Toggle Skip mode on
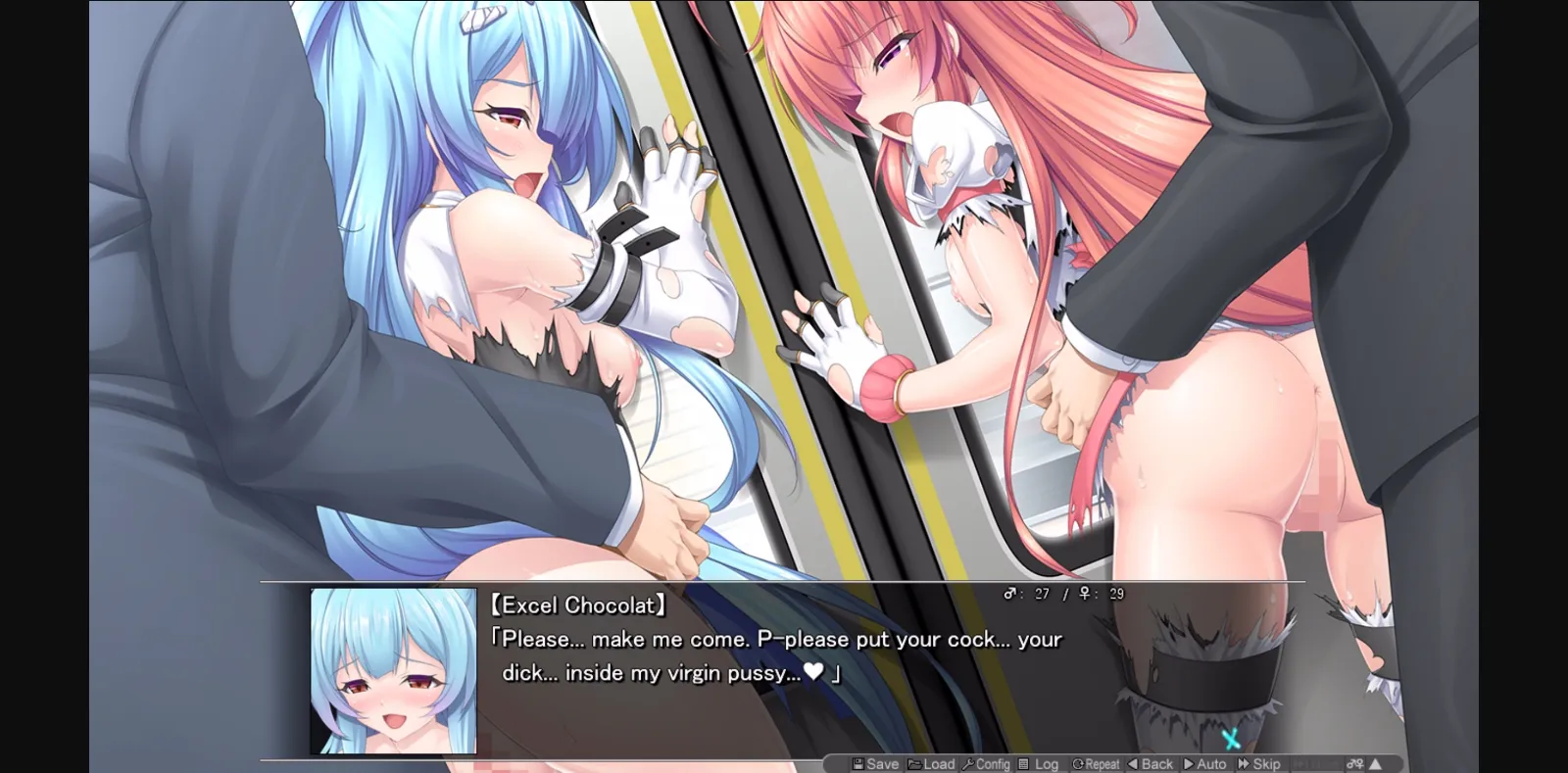Viewport: 1568px width, 773px height. [x=1259, y=764]
